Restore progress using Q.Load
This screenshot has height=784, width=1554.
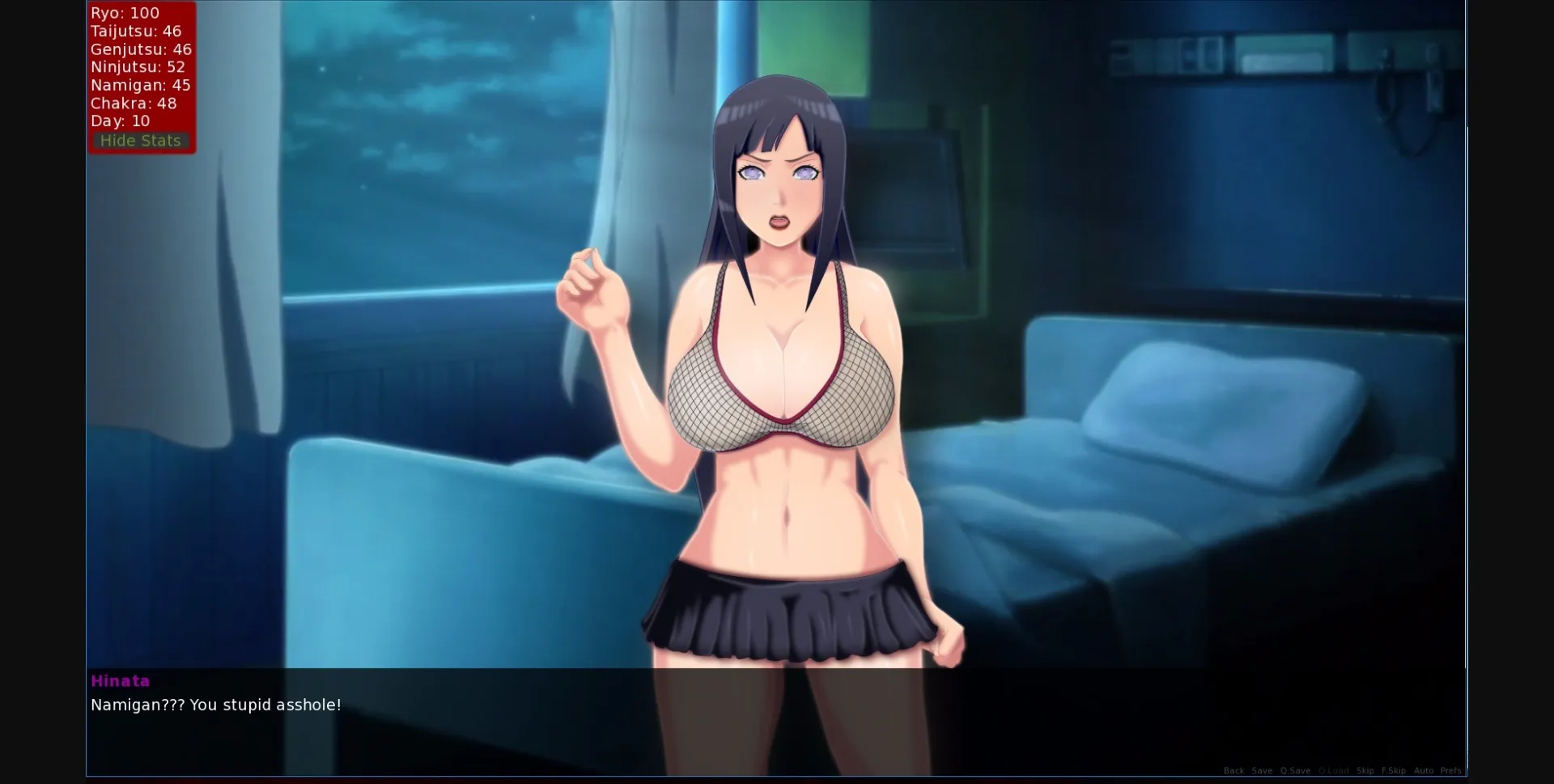point(1335,770)
